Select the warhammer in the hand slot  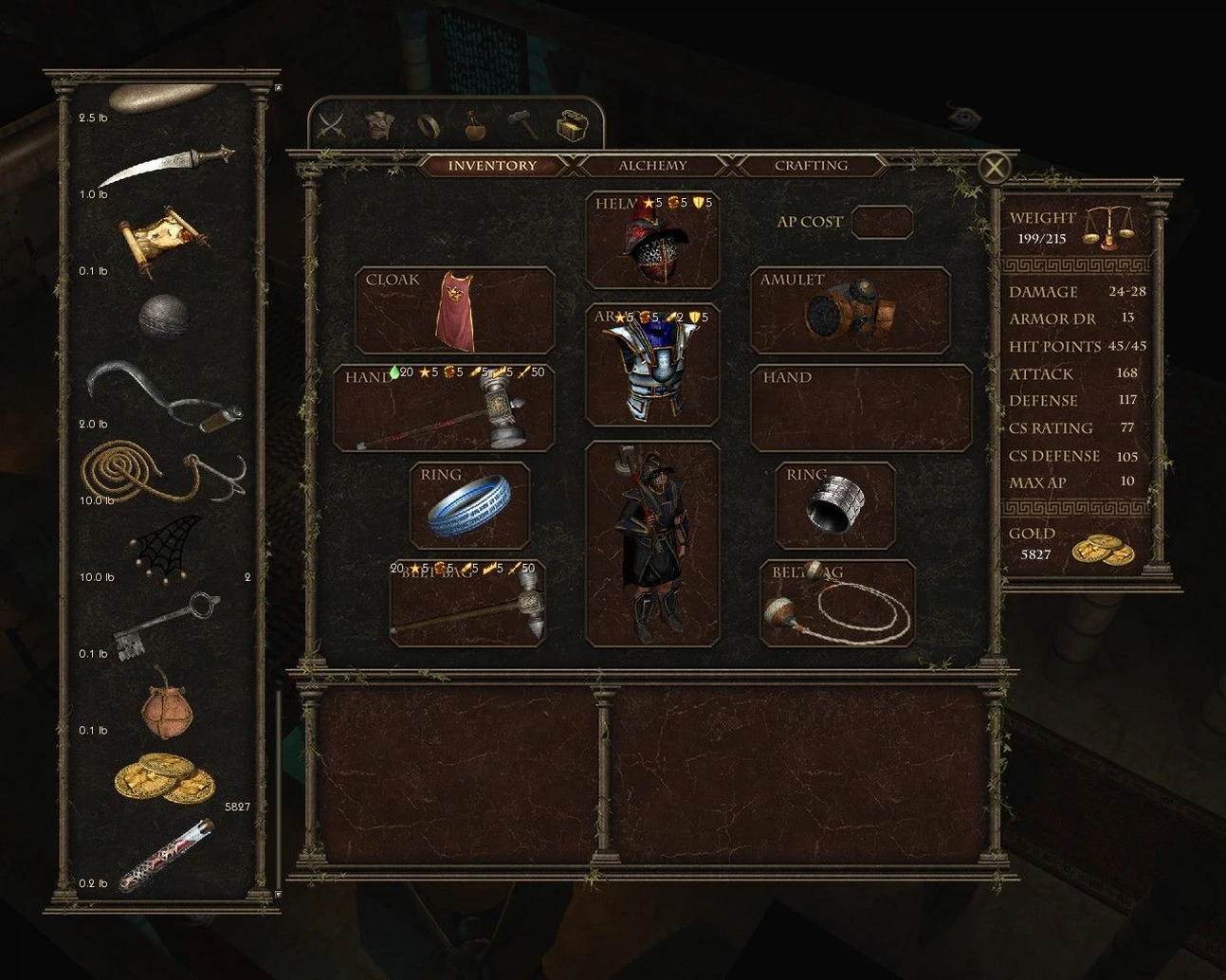(x=445, y=408)
